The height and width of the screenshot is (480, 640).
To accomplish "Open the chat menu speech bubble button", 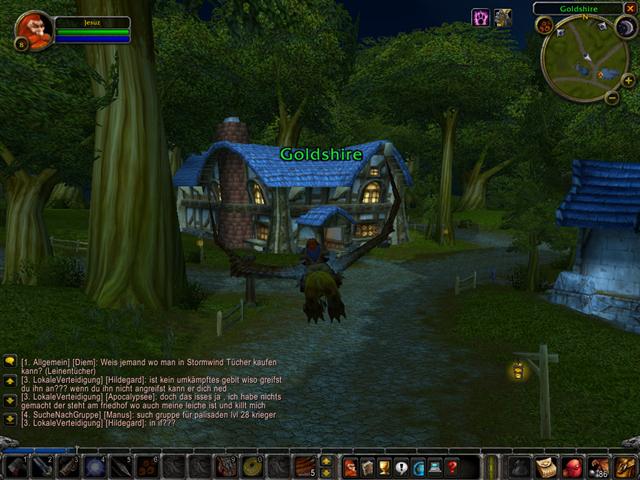I will [10, 361].
